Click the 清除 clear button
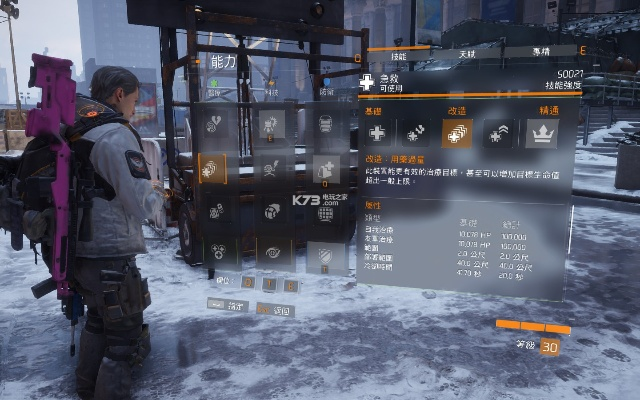640x400 pixels. tap(229, 304)
